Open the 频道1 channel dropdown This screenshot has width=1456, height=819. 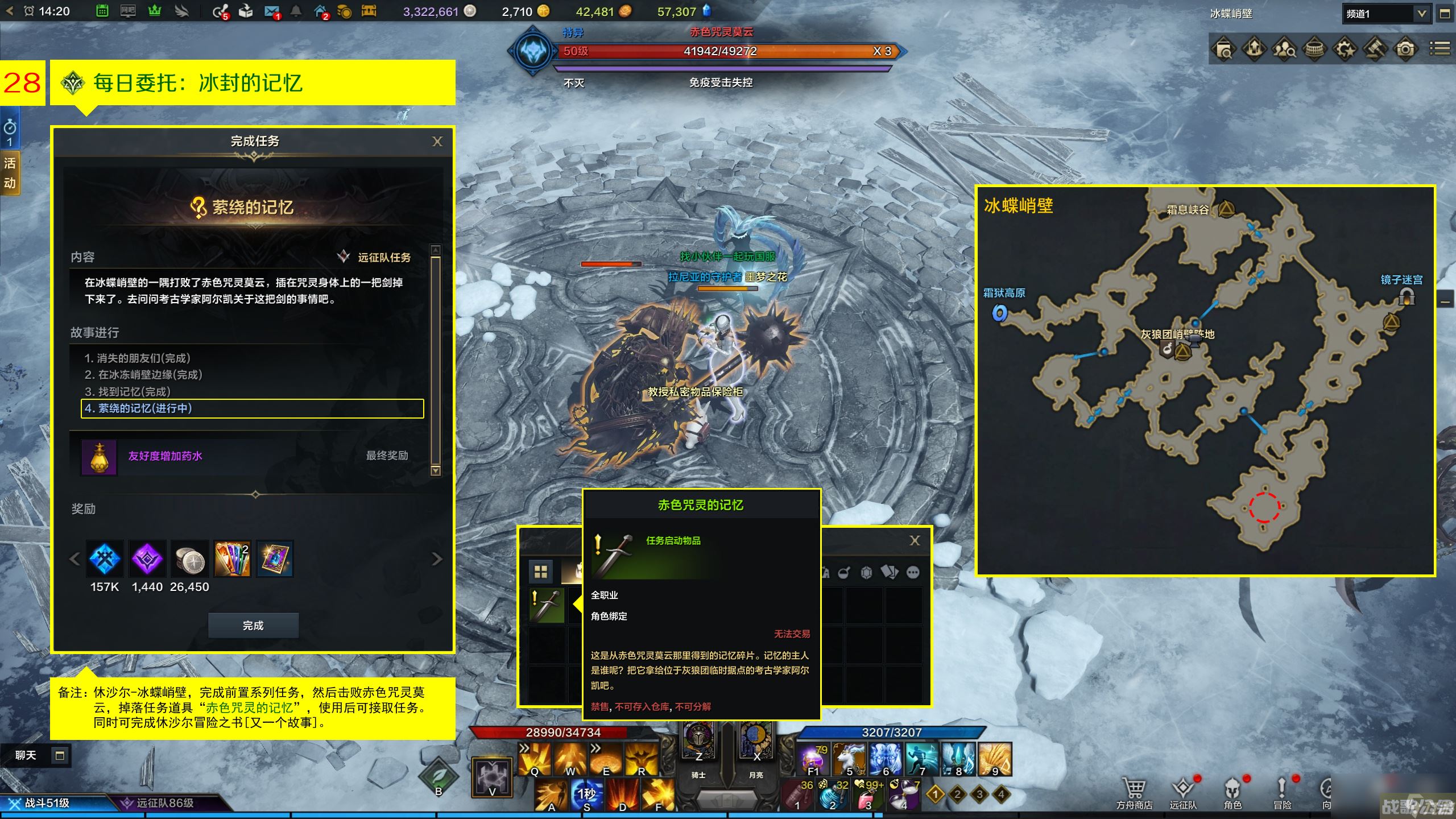pyautogui.click(x=1421, y=14)
